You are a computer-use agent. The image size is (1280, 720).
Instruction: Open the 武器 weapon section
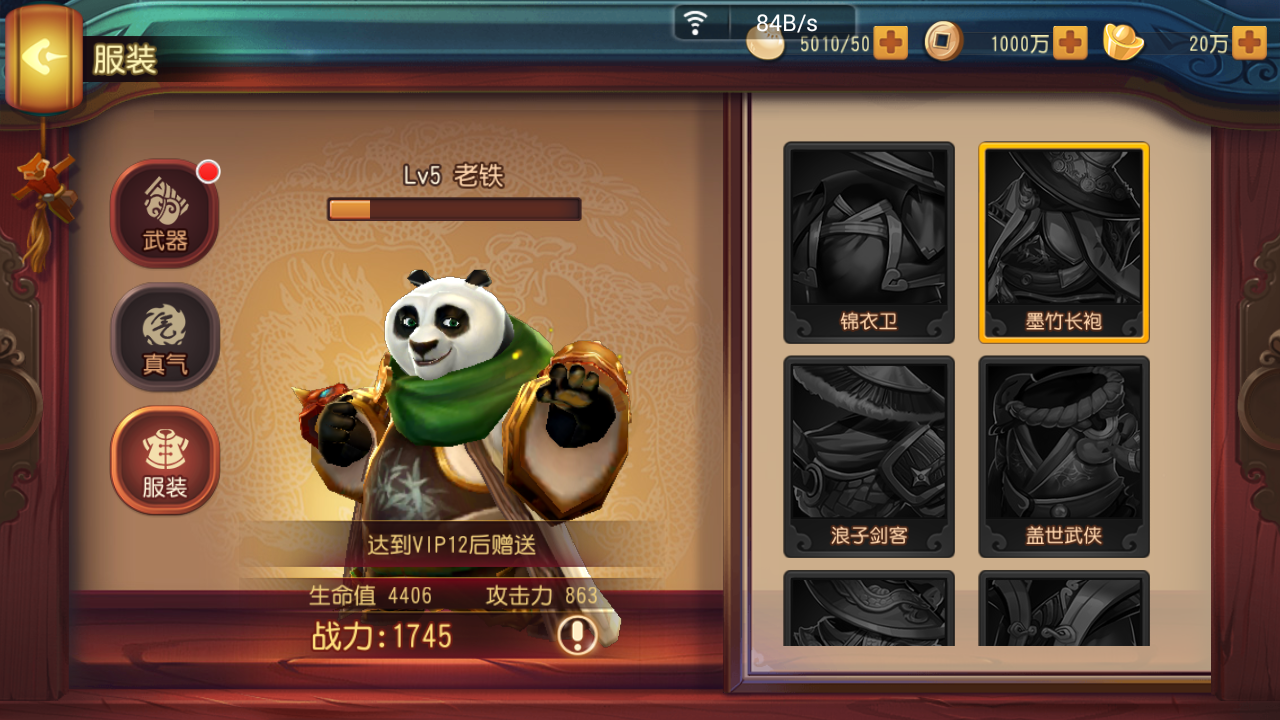[165, 213]
